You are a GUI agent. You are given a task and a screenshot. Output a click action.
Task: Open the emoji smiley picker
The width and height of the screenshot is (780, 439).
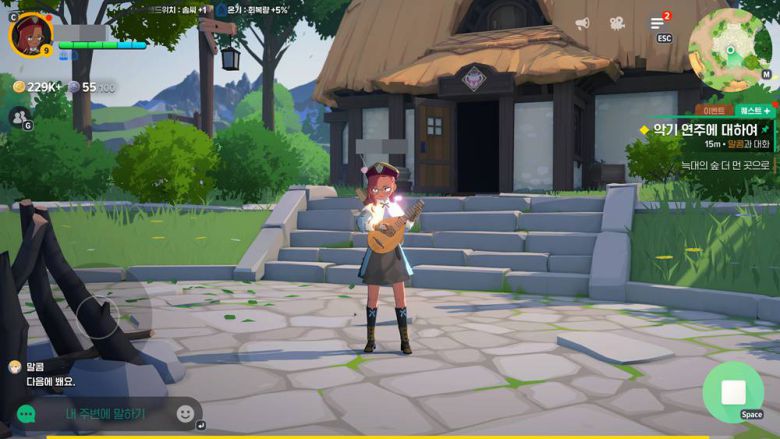[186, 413]
